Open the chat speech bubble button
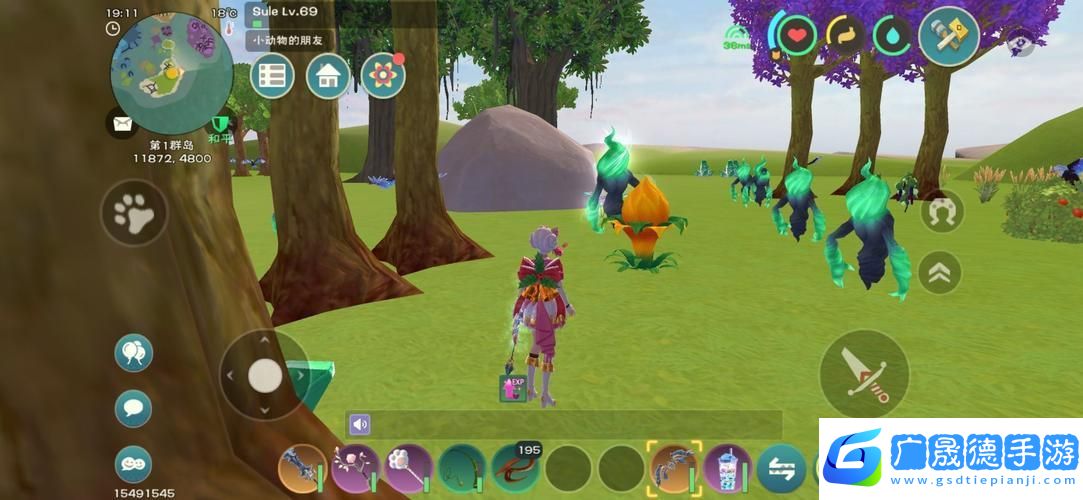The height and width of the screenshot is (500, 1083). pos(133,407)
